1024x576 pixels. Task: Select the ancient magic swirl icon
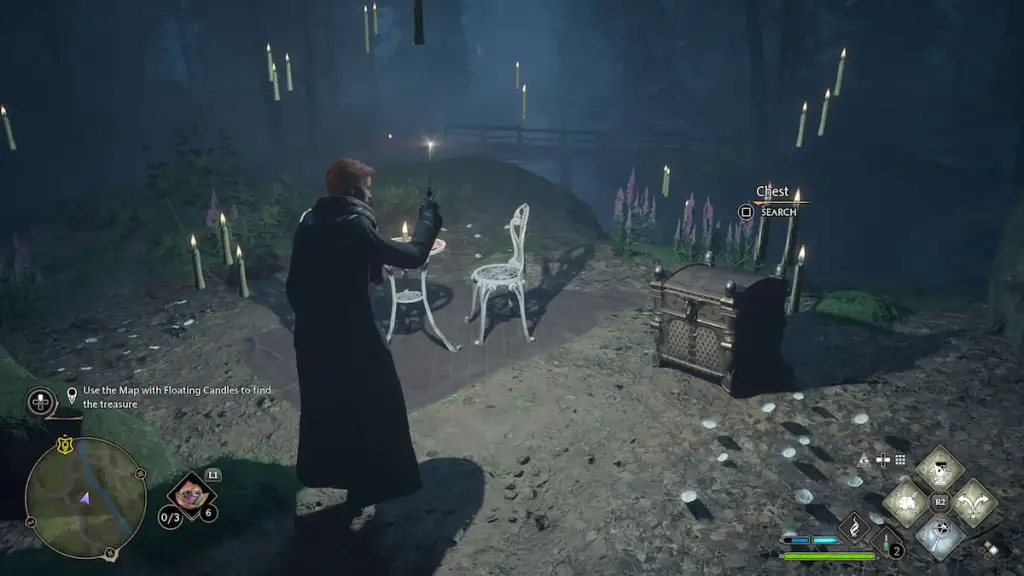(x=855, y=528)
